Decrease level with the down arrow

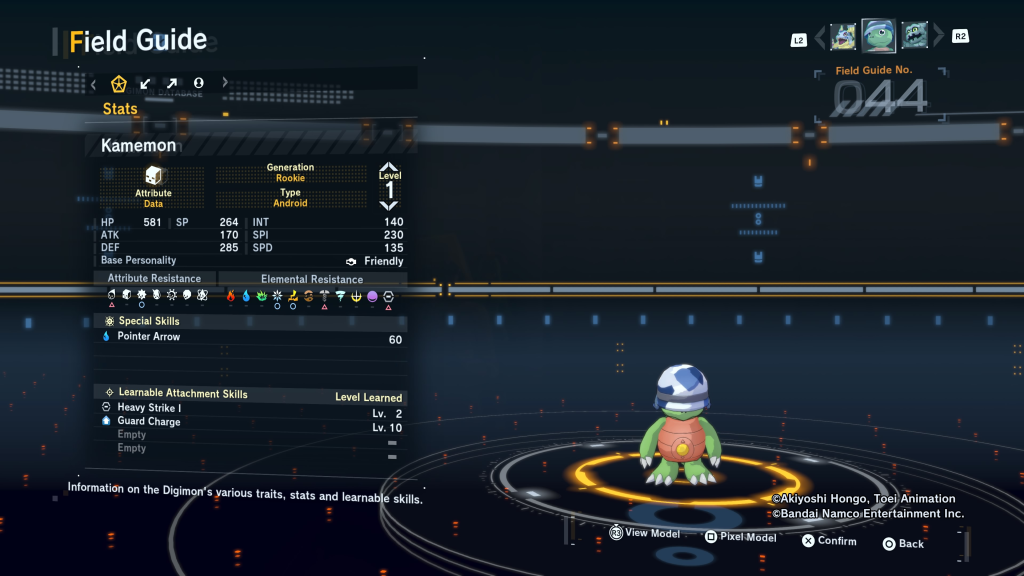pyautogui.click(x=389, y=205)
